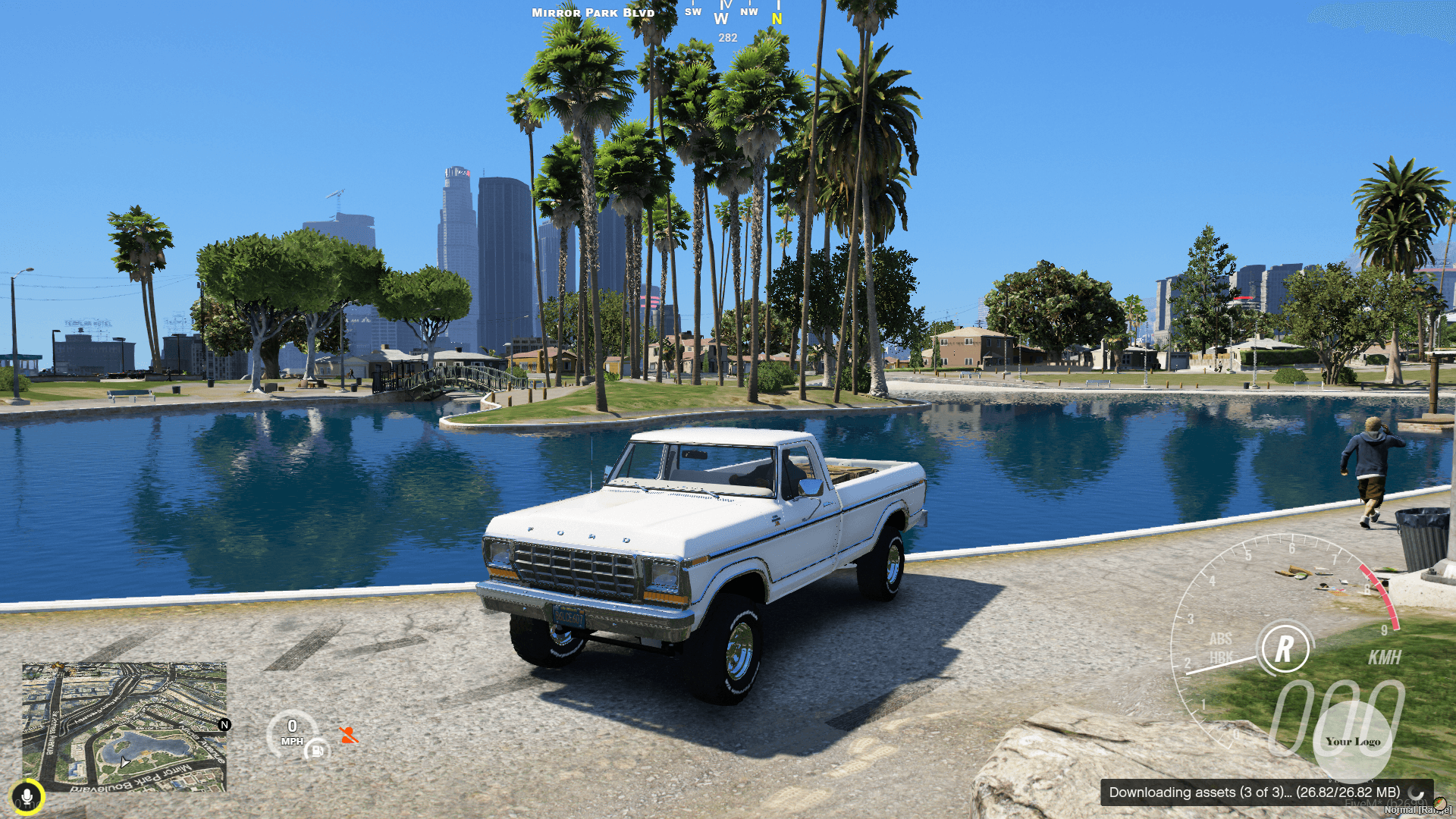
Task: Click the north marker on the minimap
Action: (x=224, y=726)
